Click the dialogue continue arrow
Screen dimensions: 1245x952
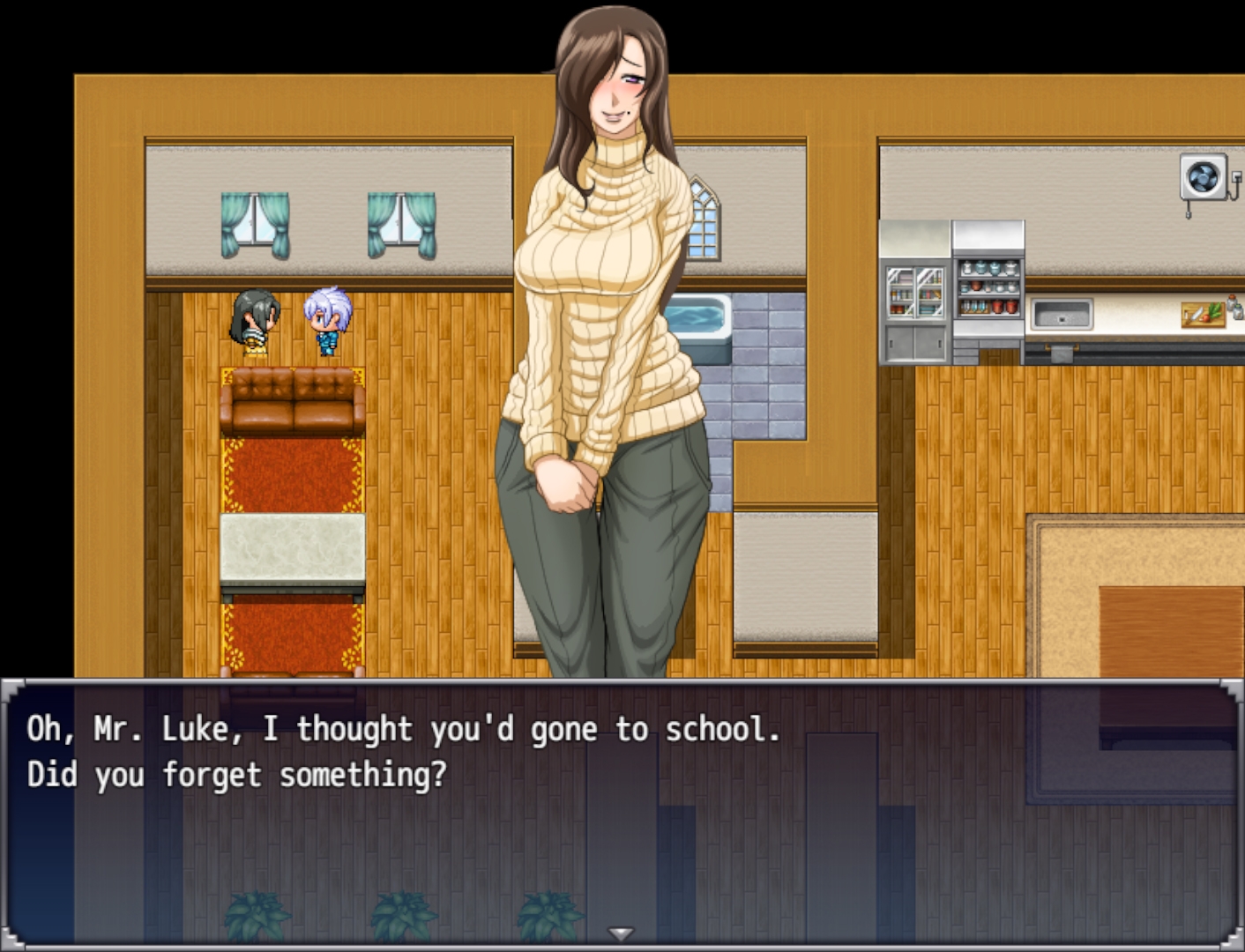[x=621, y=933]
